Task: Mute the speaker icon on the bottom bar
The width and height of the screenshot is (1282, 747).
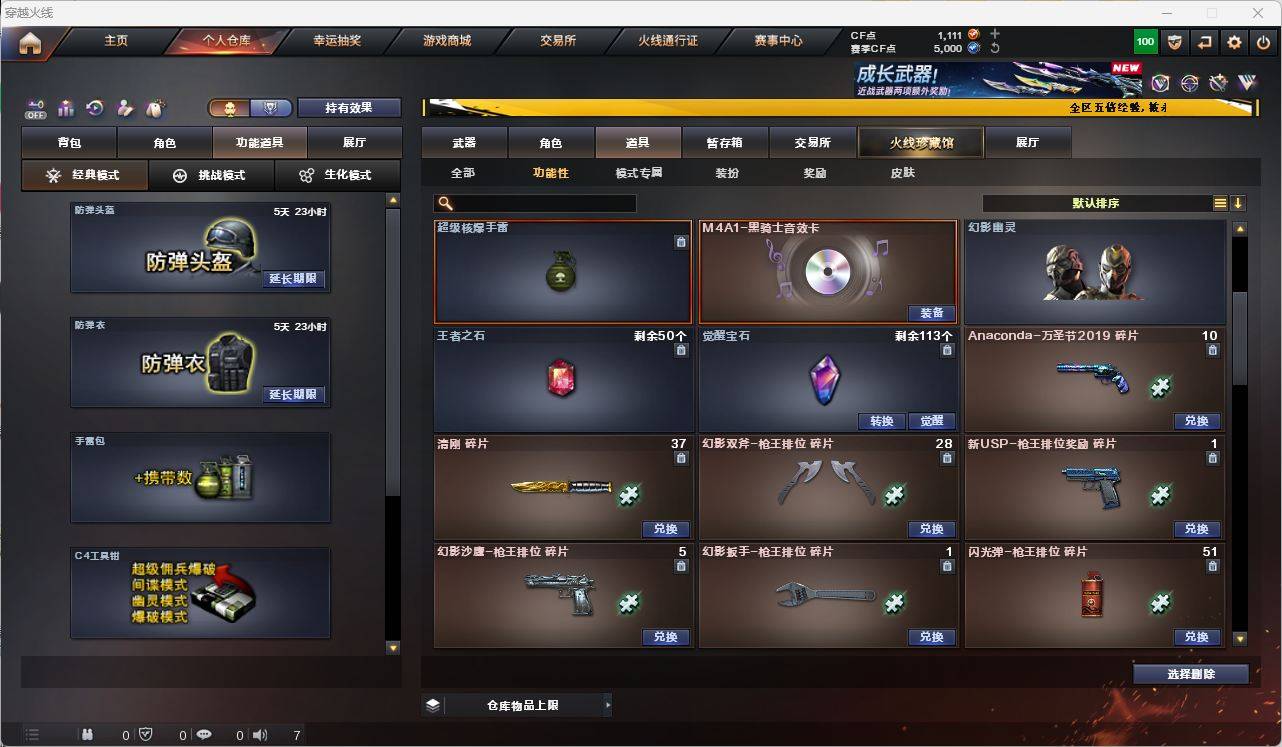Action: 258,736
